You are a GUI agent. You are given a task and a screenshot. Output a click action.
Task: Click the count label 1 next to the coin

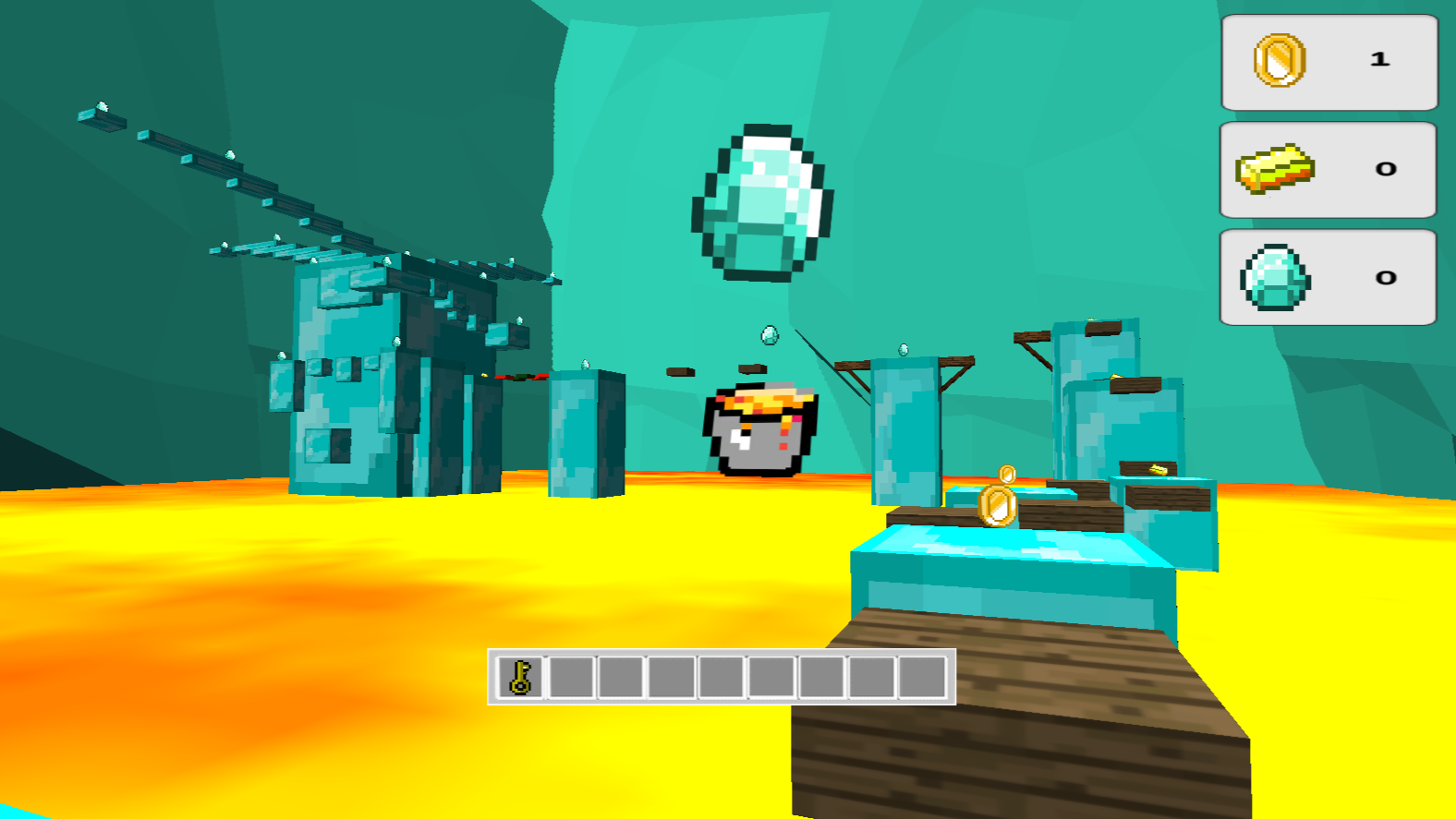(x=1382, y=59)
